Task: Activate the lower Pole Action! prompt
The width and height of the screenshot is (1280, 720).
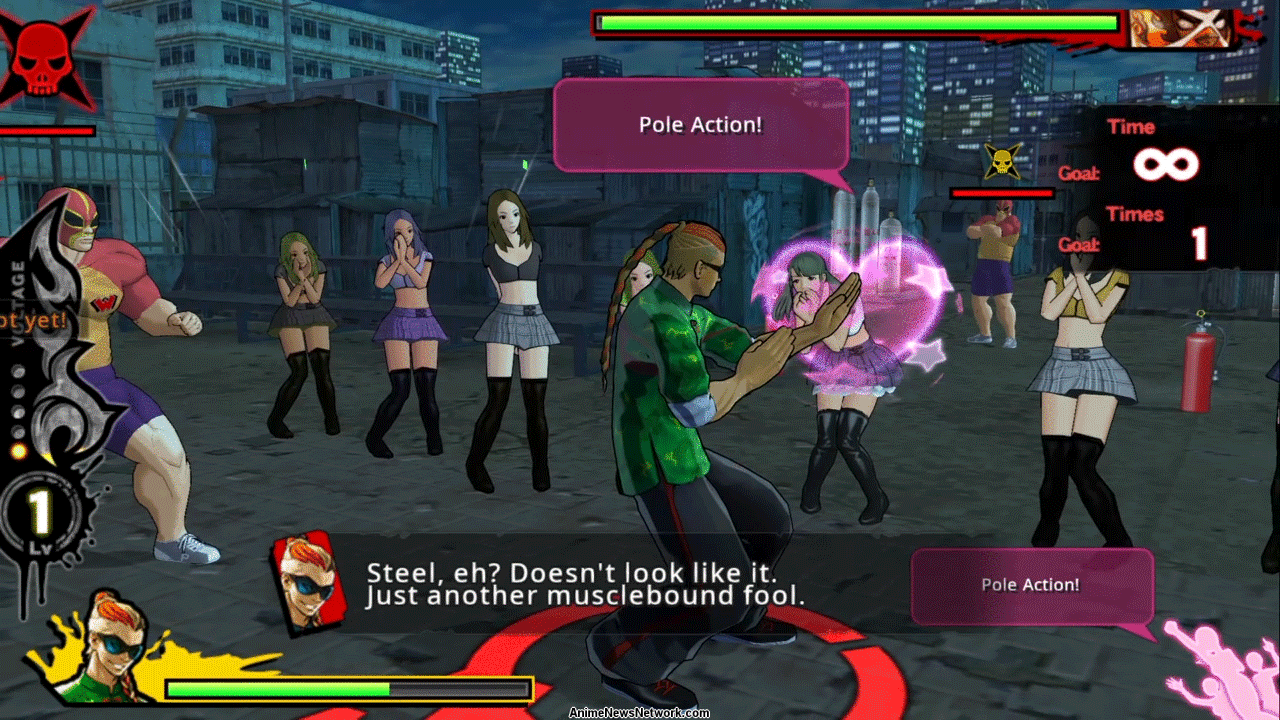Action: (x=1031, y=586)
